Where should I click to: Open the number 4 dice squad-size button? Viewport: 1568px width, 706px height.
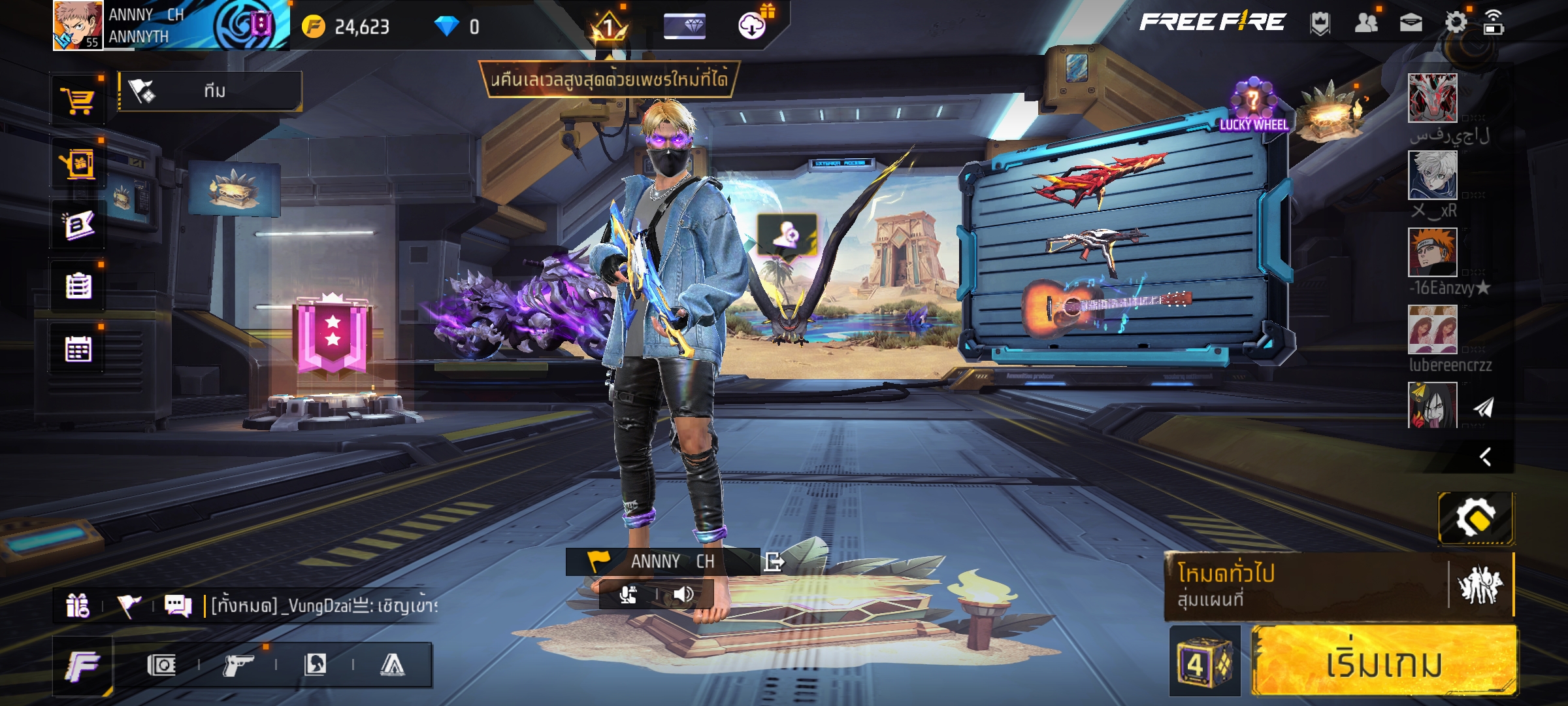coord(1203,662)
